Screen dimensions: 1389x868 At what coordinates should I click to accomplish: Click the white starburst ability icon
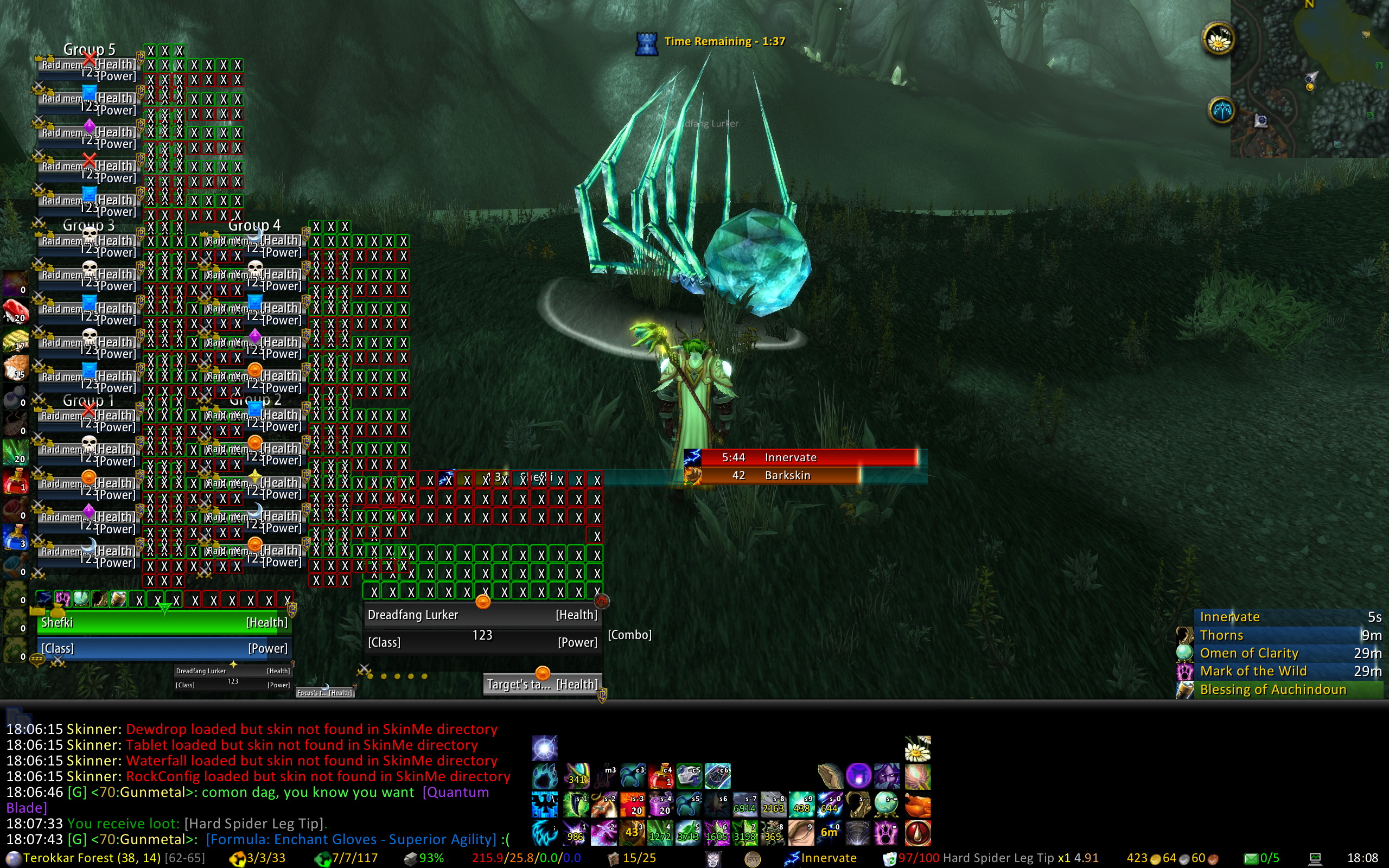tap(544, 749)
